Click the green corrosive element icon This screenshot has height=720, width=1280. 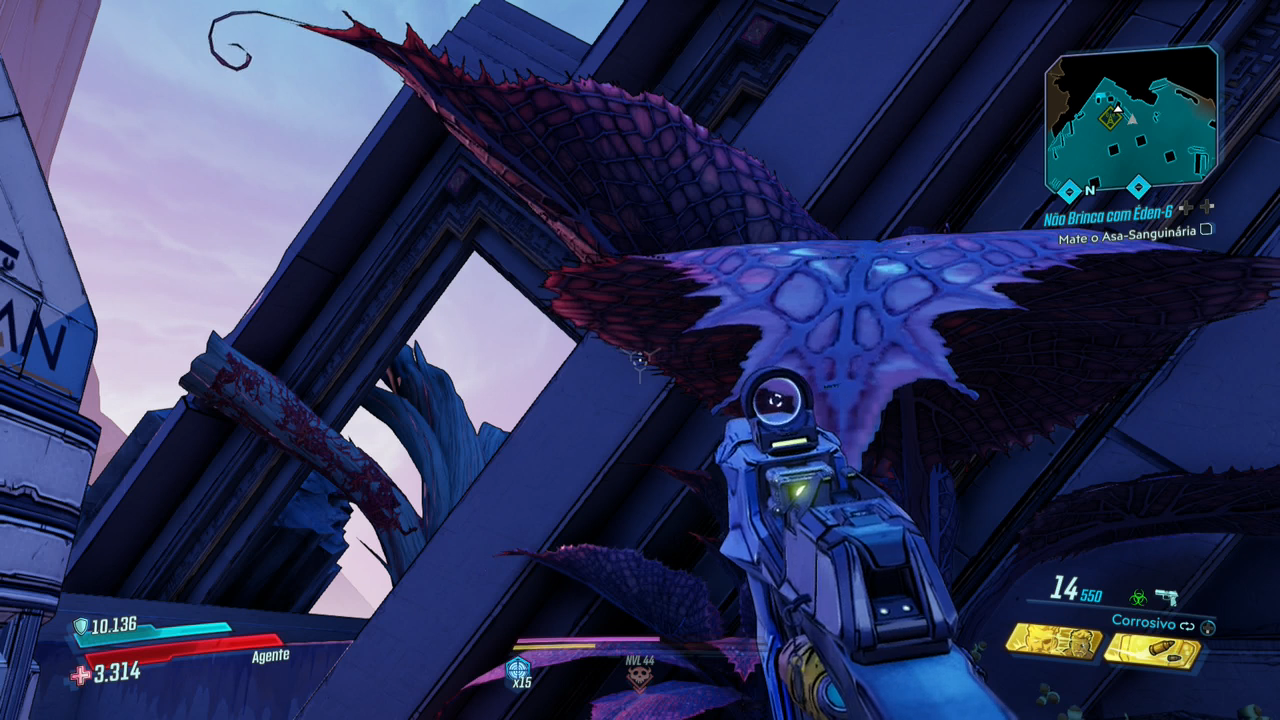coord(1137,598)
